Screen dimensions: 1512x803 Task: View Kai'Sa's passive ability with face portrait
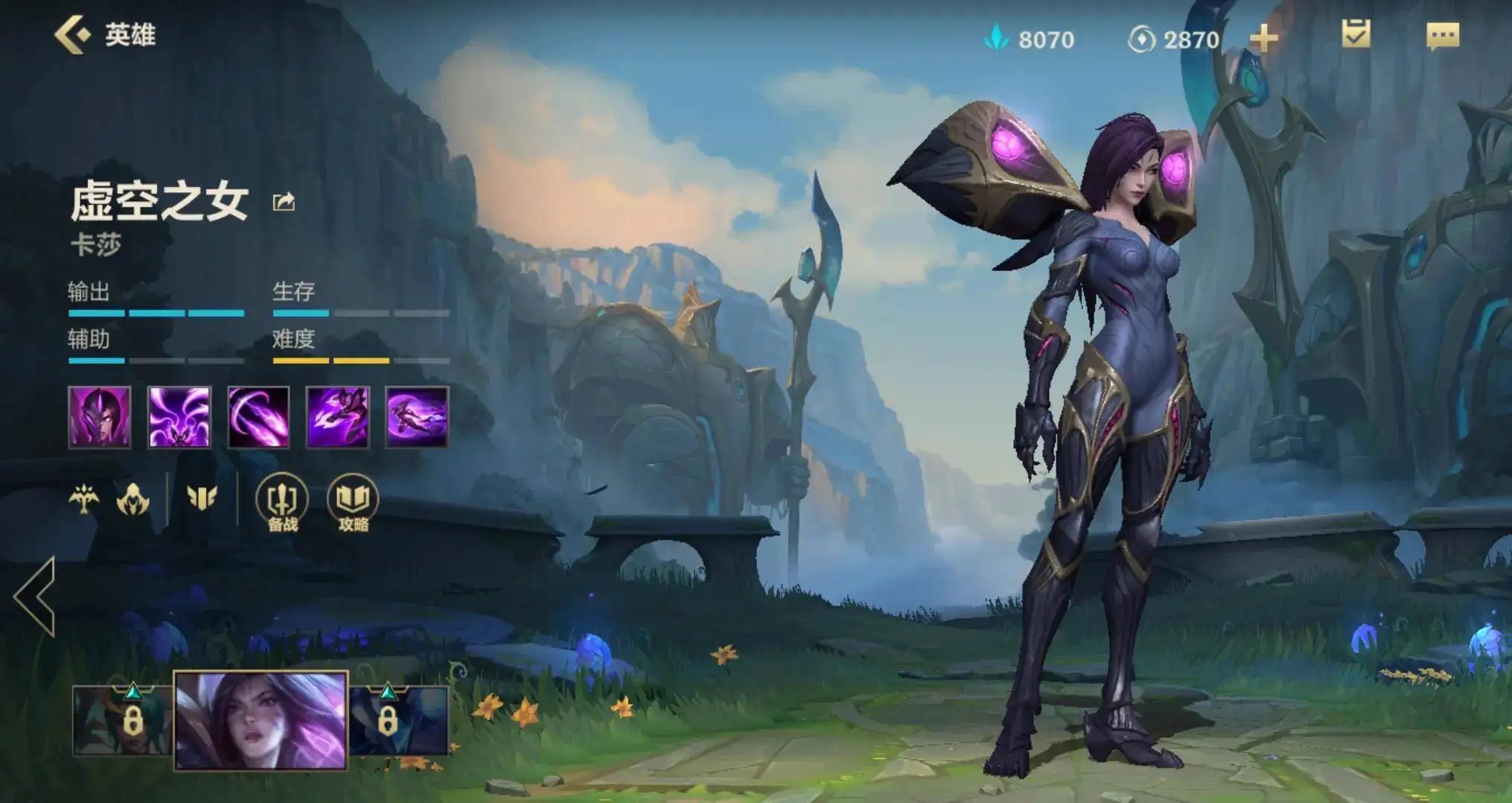pyautogui.click(x=100, y=417)
